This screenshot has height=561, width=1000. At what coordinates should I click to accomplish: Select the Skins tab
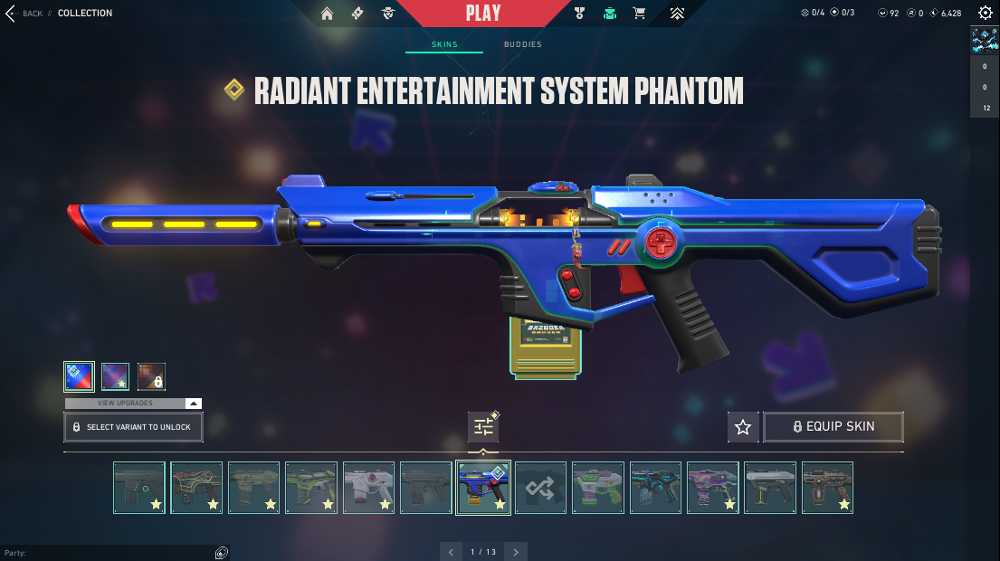[443, 44]
